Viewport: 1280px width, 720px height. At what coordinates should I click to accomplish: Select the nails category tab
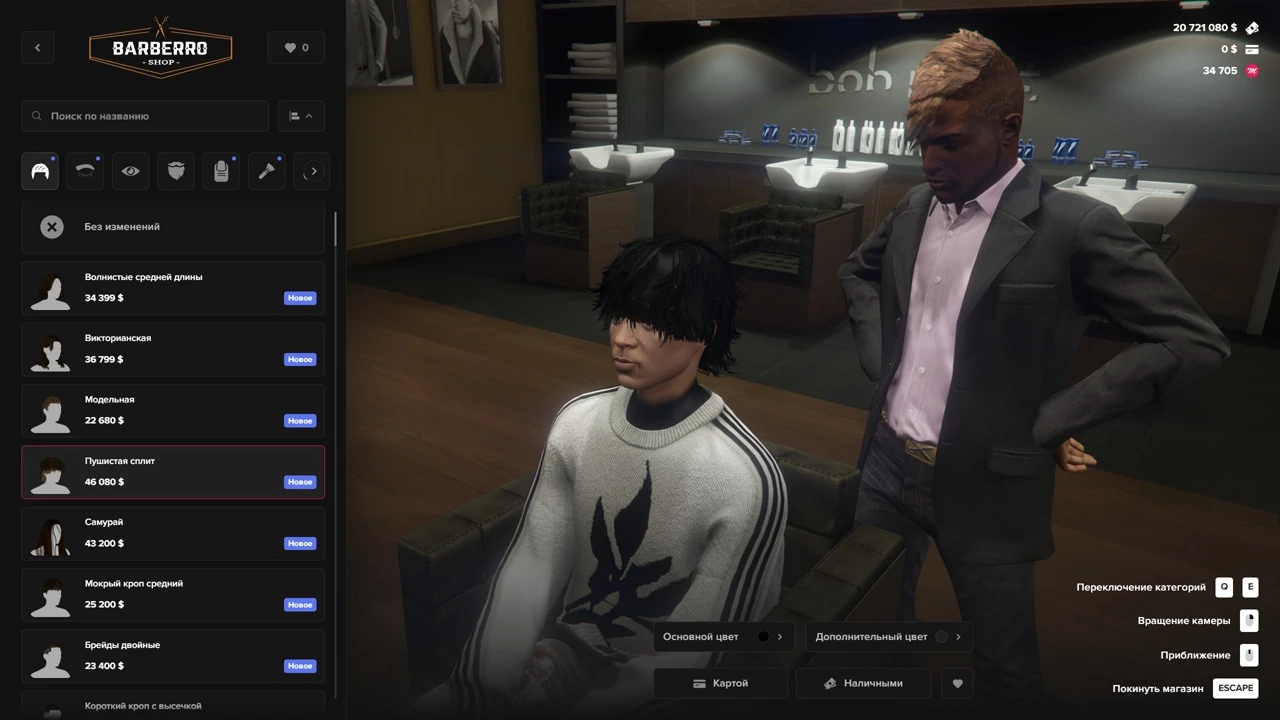tap(221, 171)
